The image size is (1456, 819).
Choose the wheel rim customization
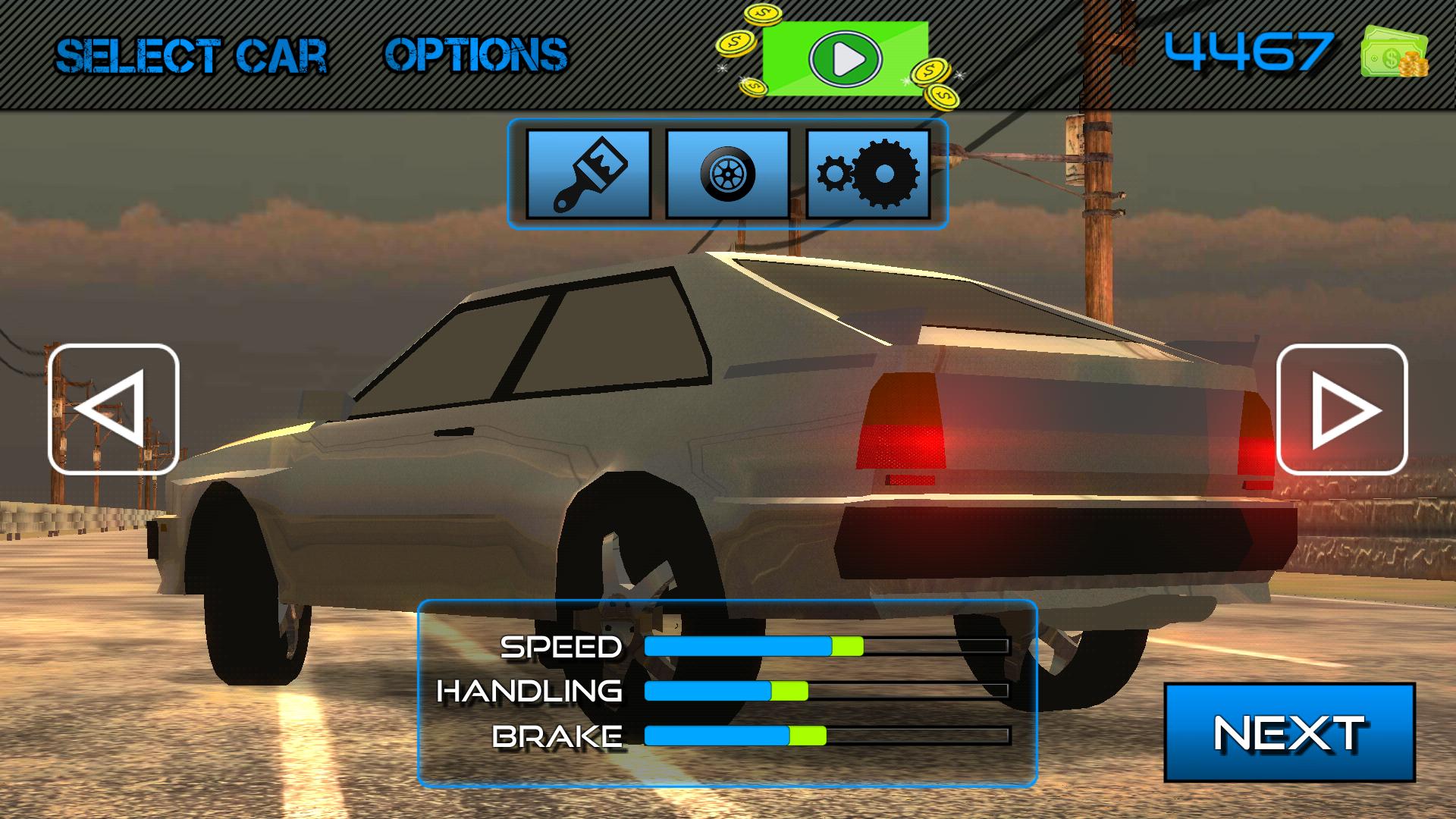[x=727, y=174]
